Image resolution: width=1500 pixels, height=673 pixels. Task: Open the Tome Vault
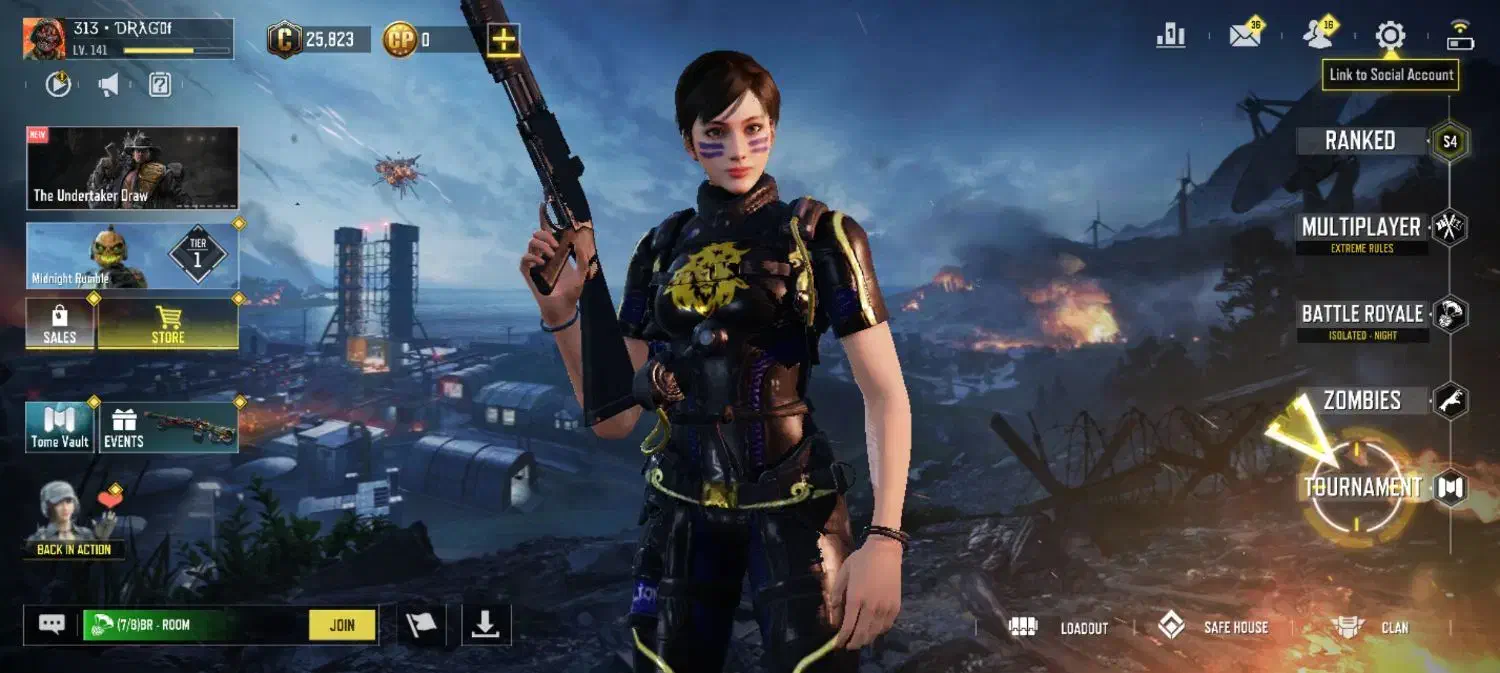60,428
